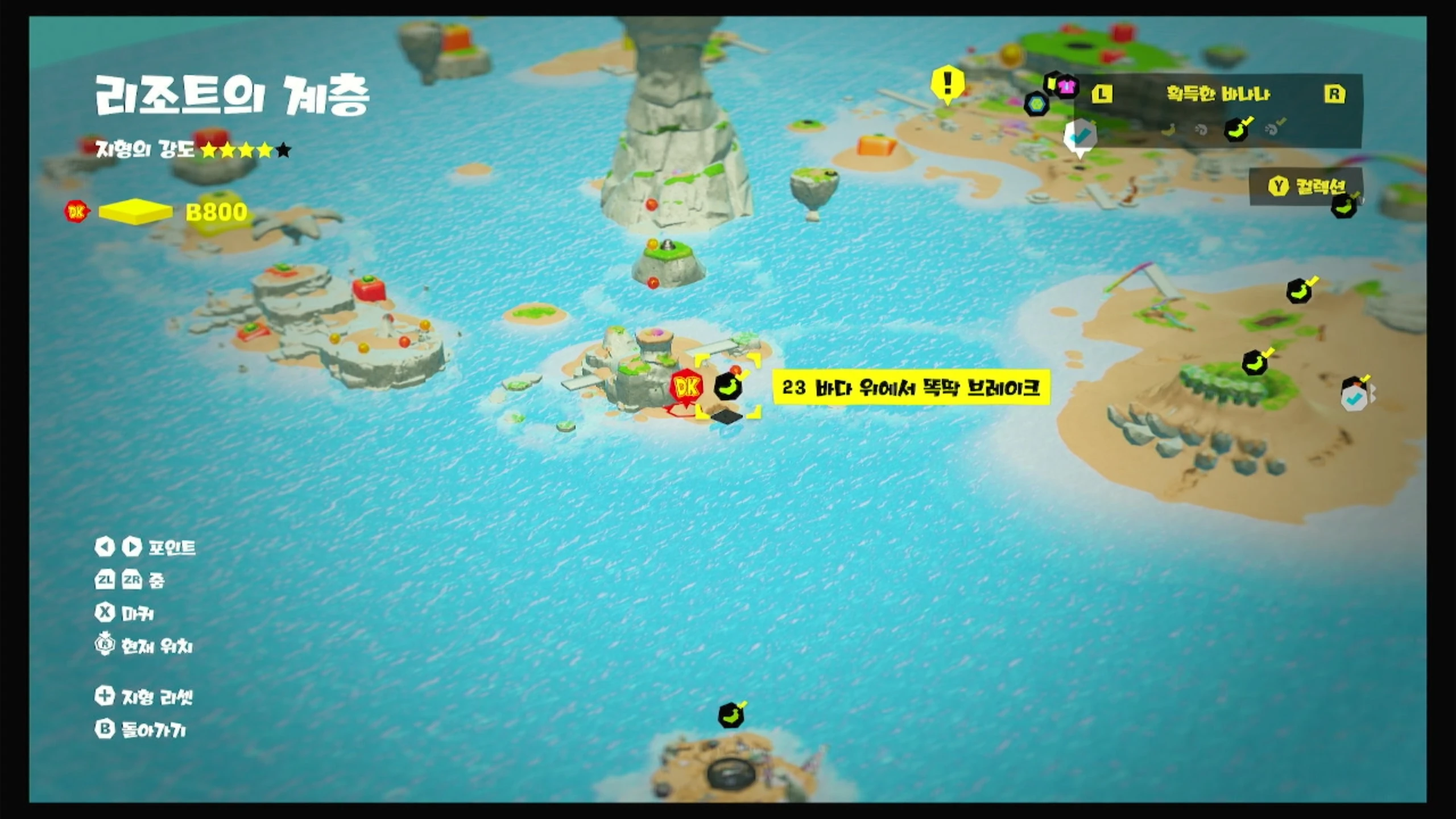Select the banana marker on the green crater hill

[x=1256, y=362]
